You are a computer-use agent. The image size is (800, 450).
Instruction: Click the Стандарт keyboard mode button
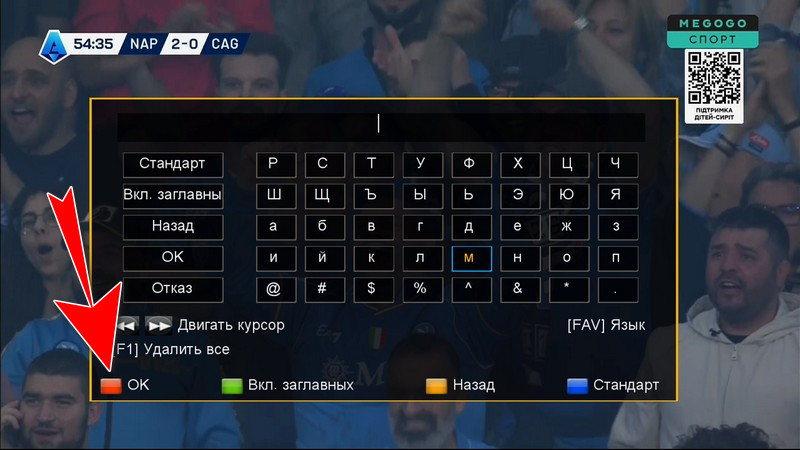(x=172, y=163)
